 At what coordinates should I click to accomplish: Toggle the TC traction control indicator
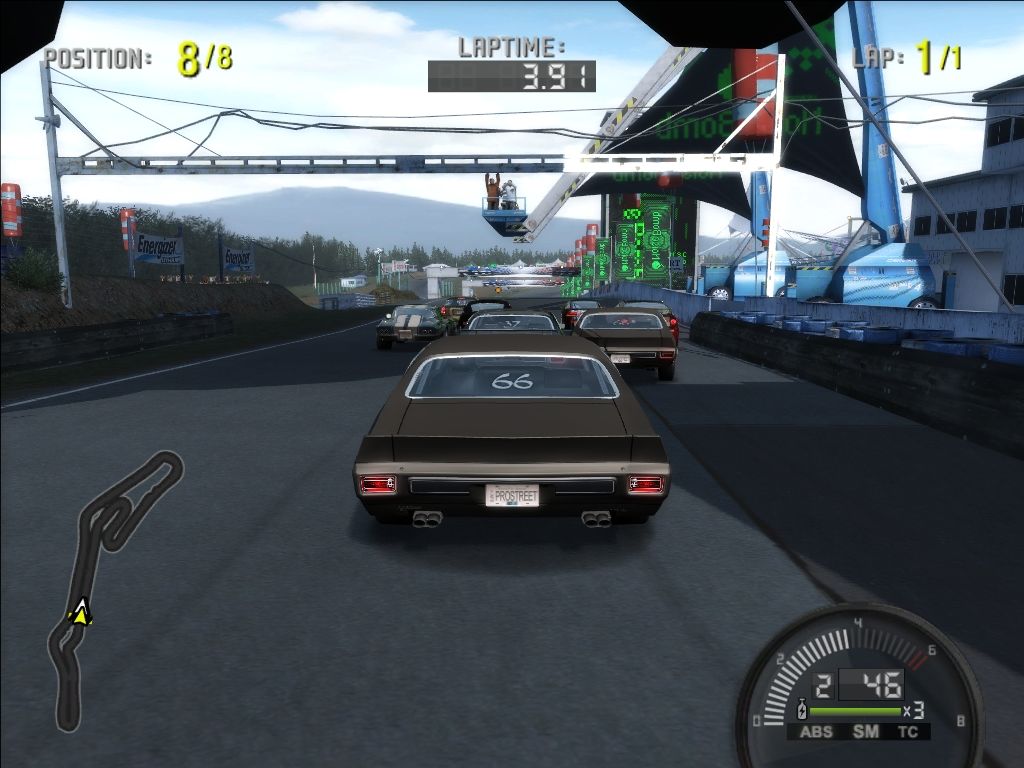pyautogui.click(x=908, y=732)
